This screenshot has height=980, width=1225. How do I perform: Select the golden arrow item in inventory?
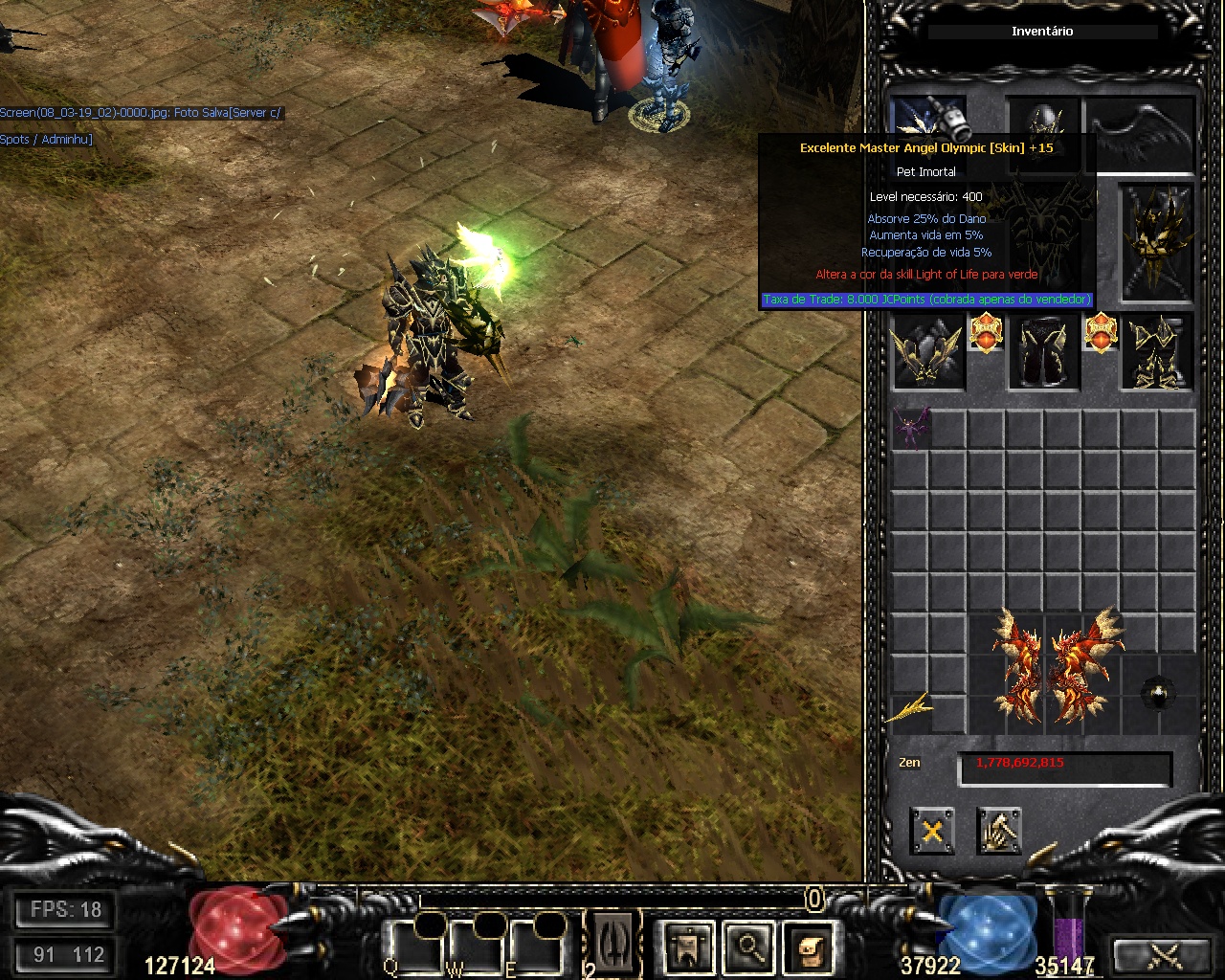point(910,709)
